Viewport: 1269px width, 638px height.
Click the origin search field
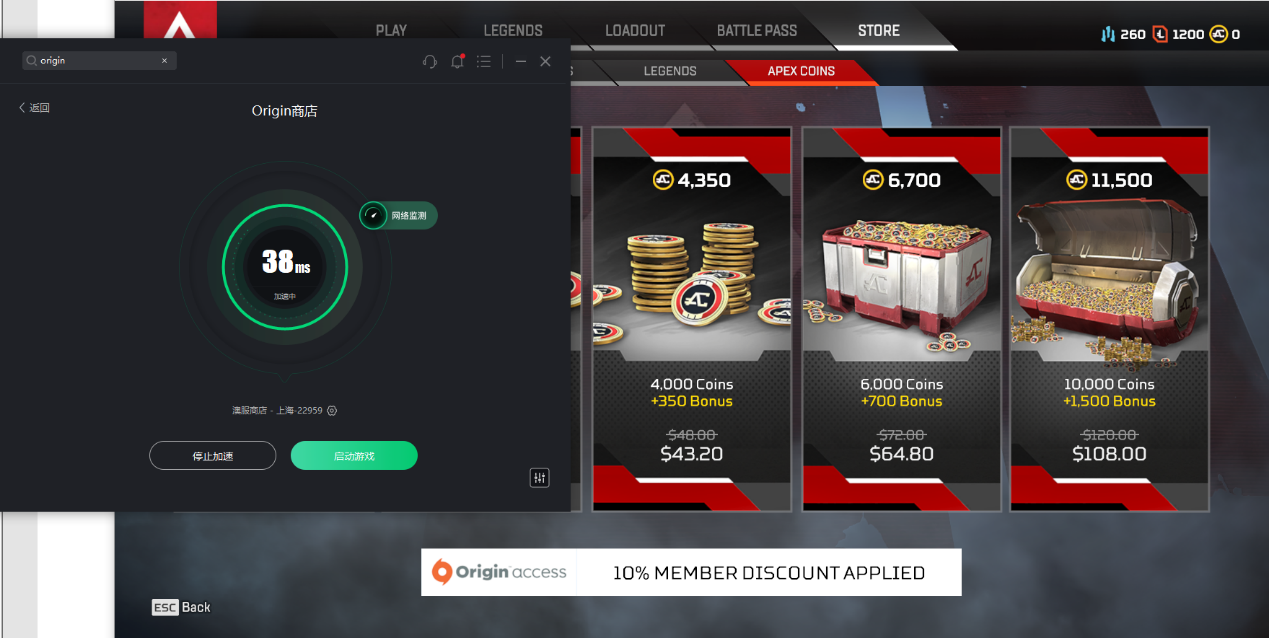tap(100, 61)
